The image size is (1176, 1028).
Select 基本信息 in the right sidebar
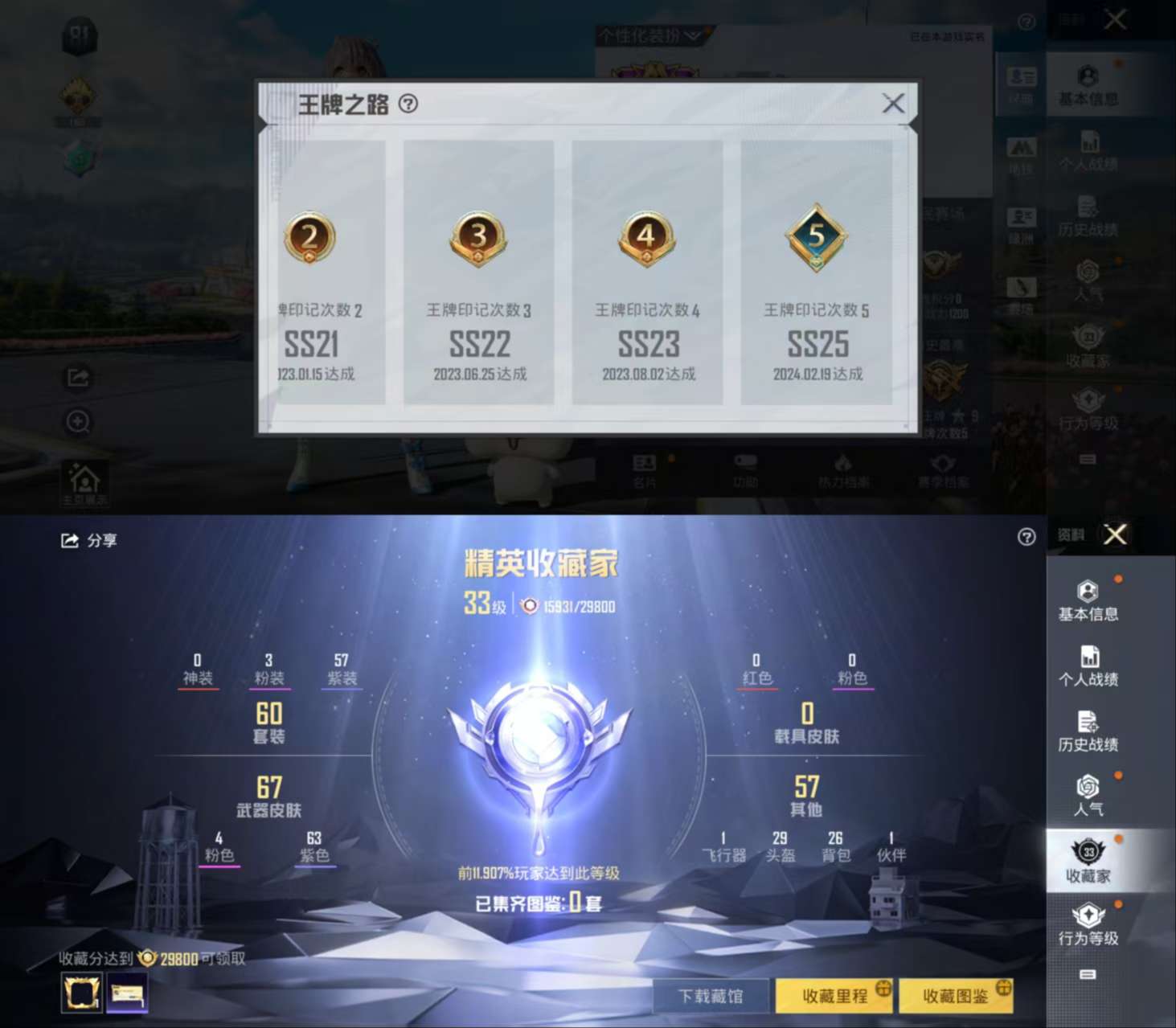[x=1087, y=601]
